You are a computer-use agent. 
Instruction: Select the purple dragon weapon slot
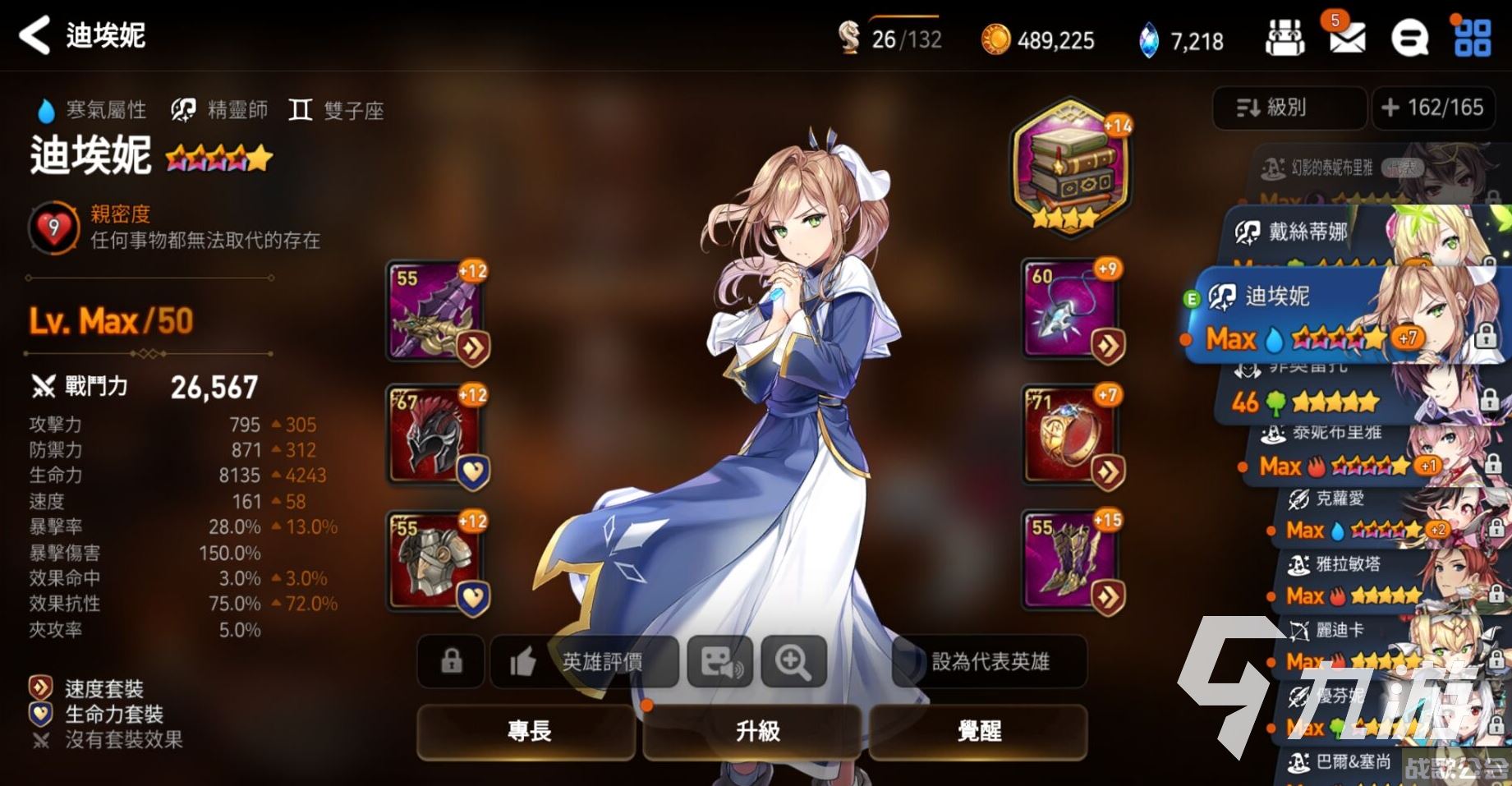click(434, 311)
